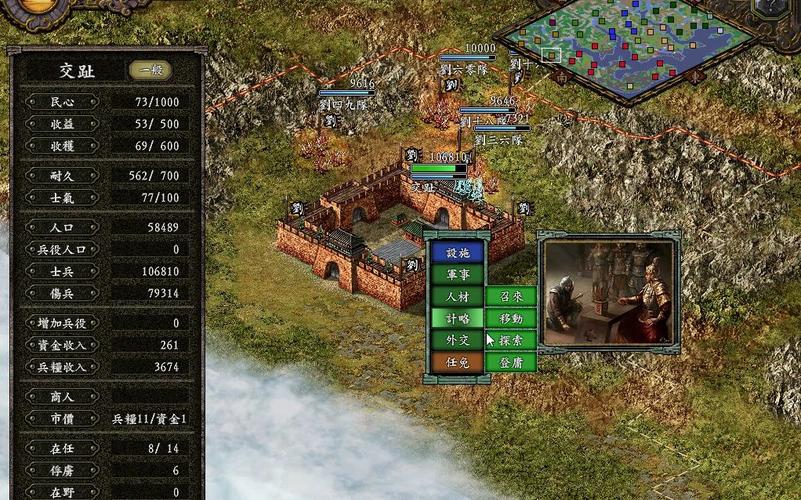Choose 召來 to summon an officer
Screen dimensions: 801x500
click(511, 296)
